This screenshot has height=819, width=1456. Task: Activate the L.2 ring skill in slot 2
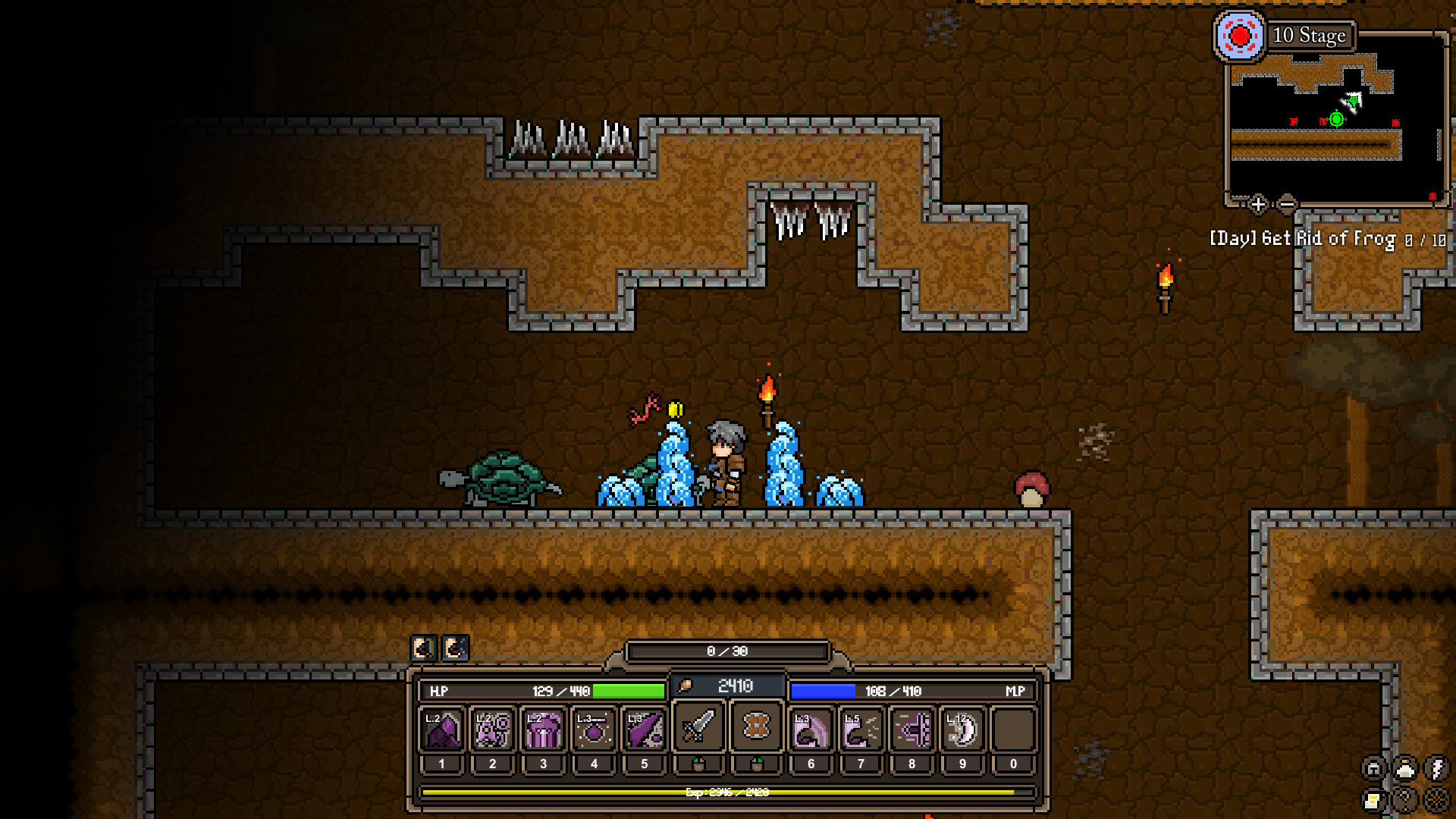coord(493,730)
